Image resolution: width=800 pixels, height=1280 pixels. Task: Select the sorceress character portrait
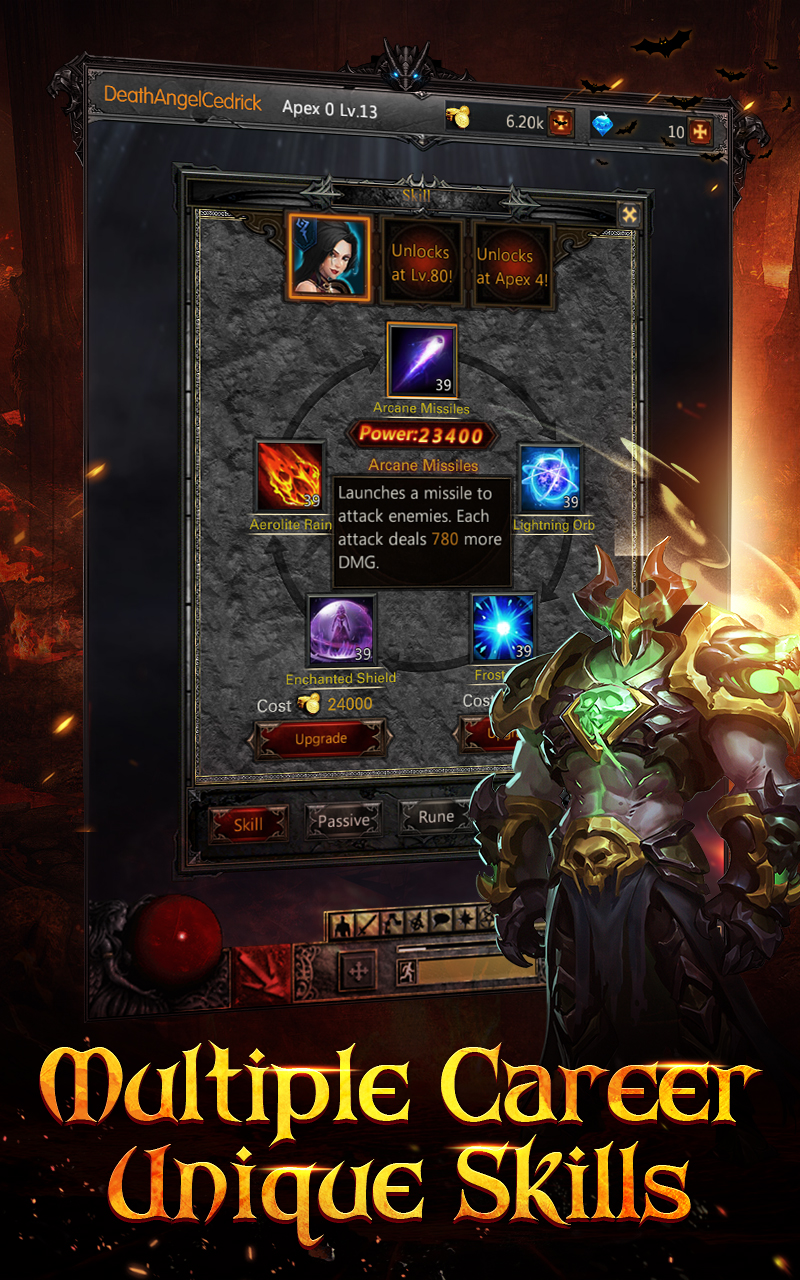click(x=329, y=258)
